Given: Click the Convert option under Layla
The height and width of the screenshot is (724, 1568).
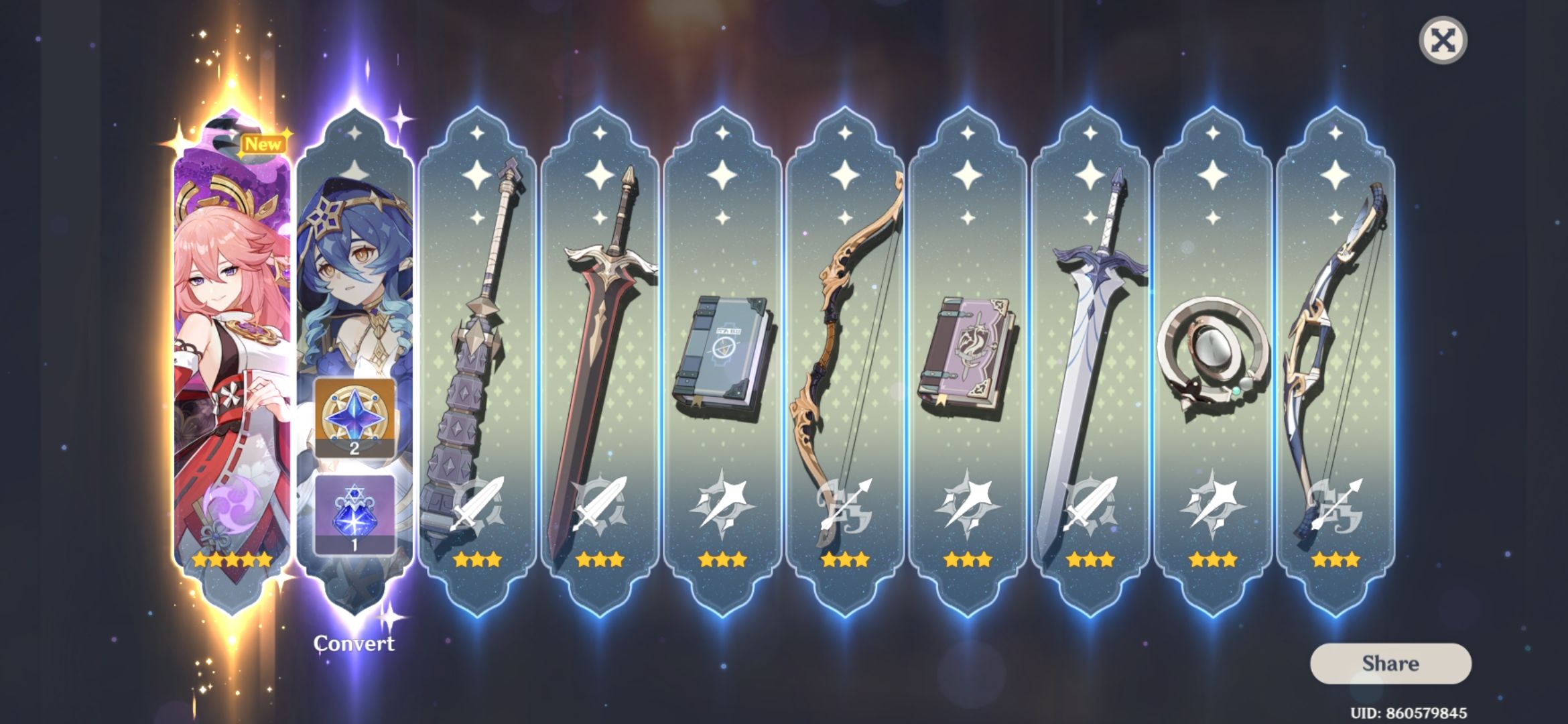Looking at the screenshot, I should click(355, 642).
